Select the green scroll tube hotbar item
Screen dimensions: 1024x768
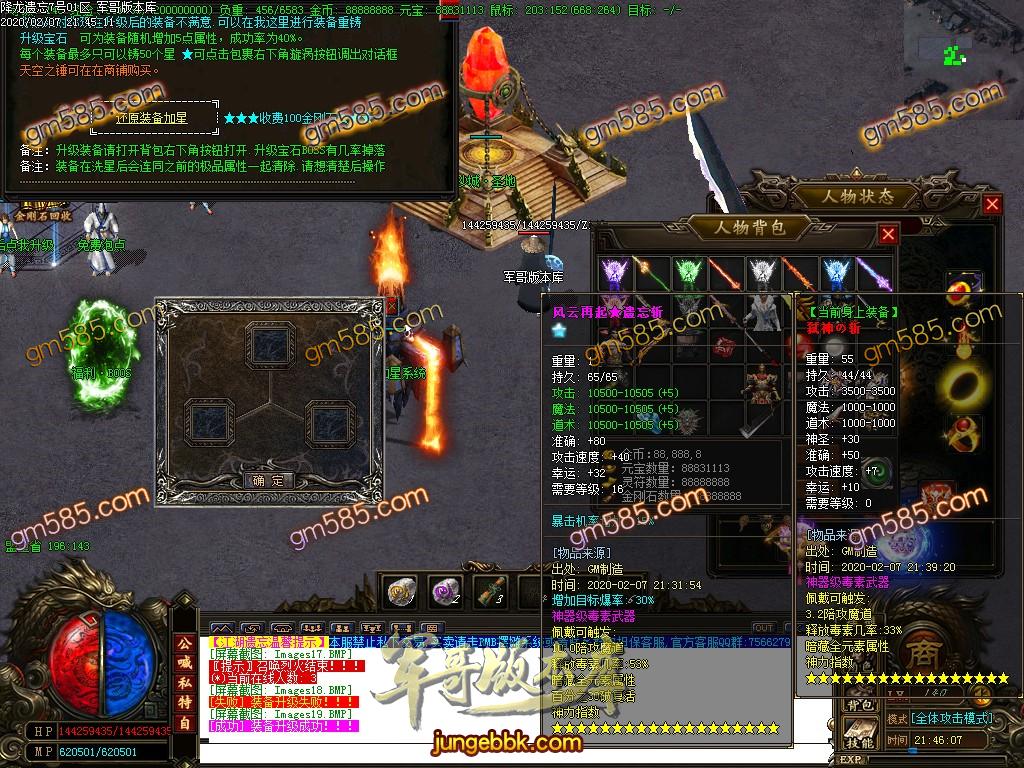(489, 591)
